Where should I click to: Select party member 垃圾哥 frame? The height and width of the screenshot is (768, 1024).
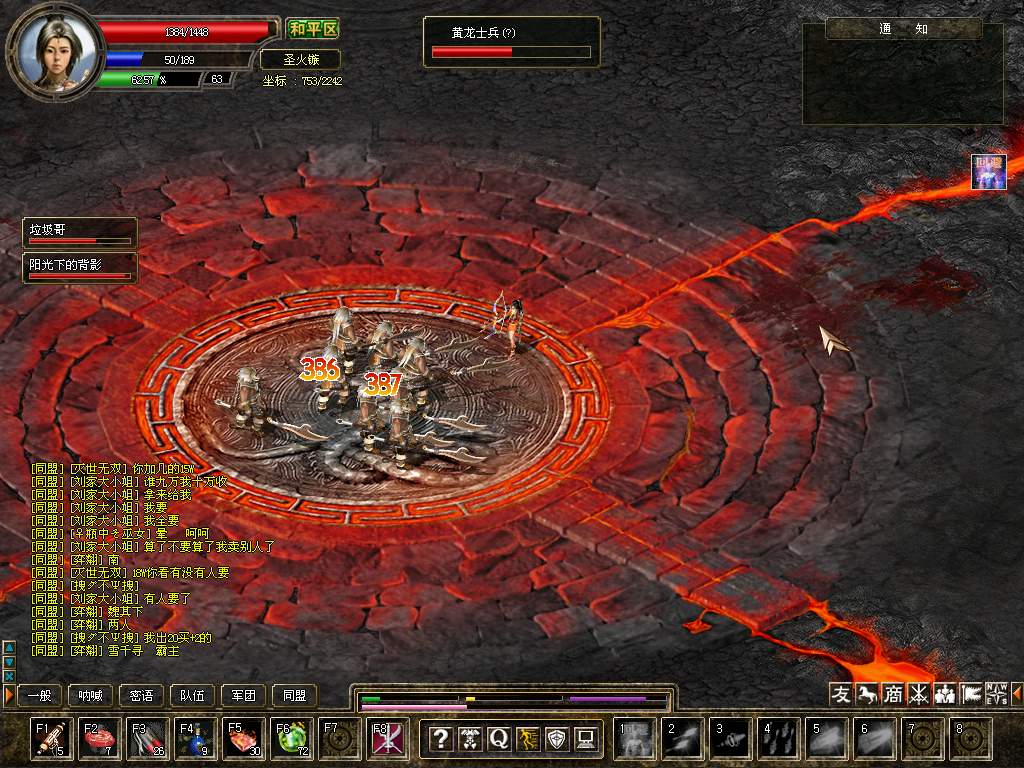(x=80, y=232)
